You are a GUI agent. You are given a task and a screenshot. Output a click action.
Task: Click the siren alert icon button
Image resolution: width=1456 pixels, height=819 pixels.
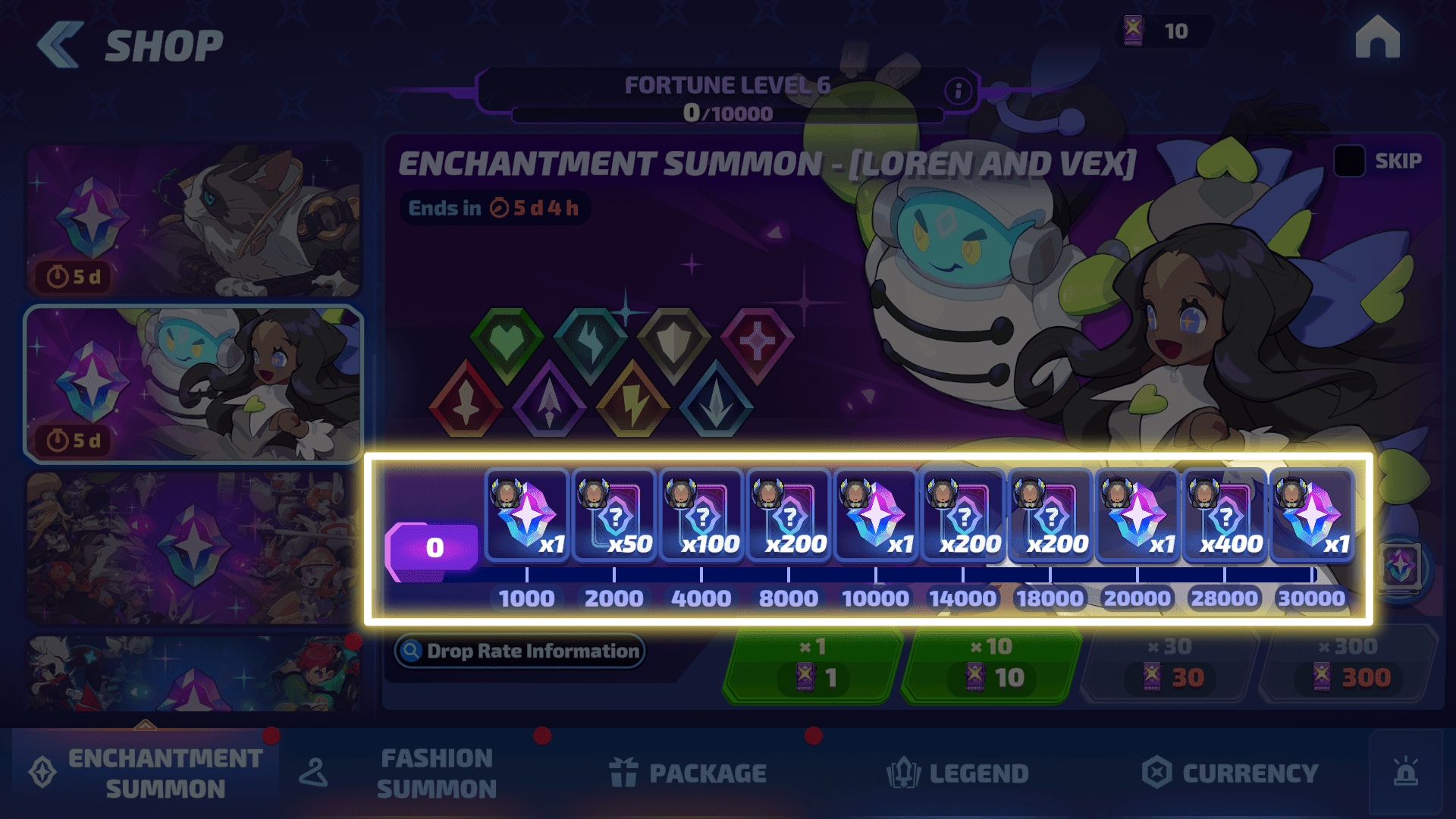click(1405, 773)
